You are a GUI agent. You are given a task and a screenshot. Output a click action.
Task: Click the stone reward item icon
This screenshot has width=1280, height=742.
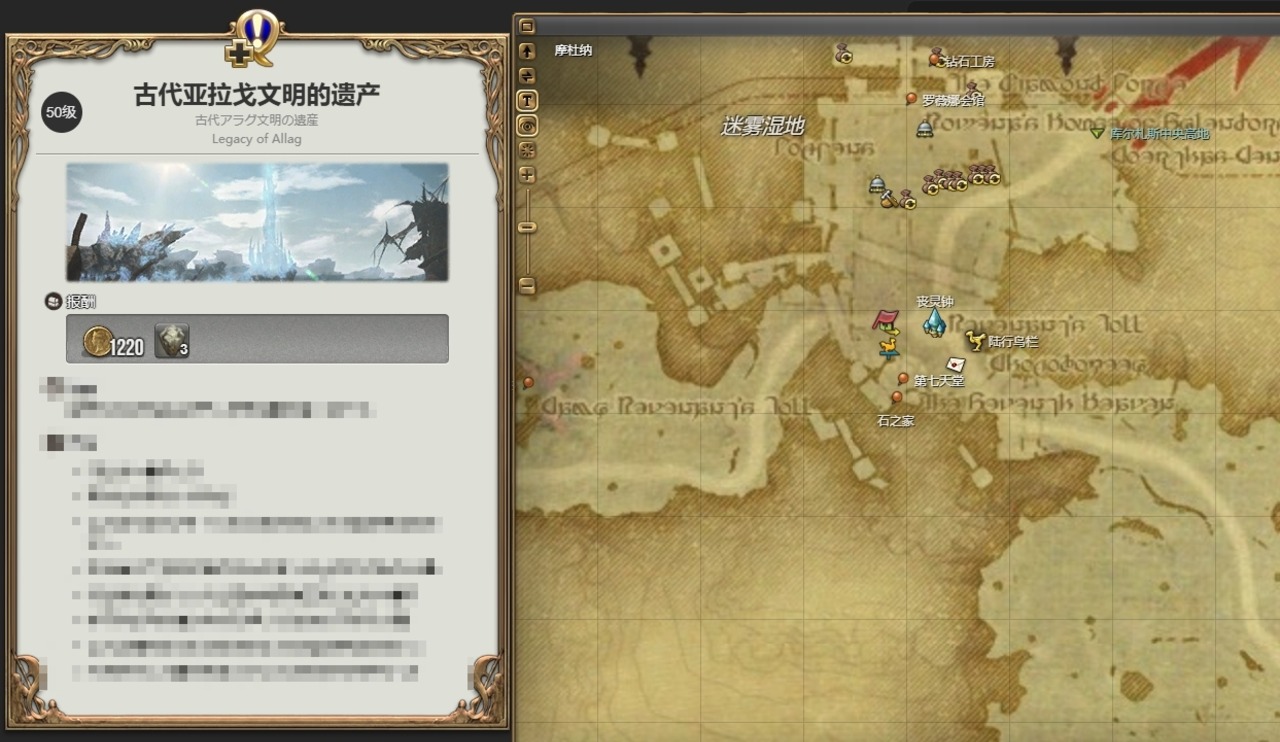[x=170, y=340]
